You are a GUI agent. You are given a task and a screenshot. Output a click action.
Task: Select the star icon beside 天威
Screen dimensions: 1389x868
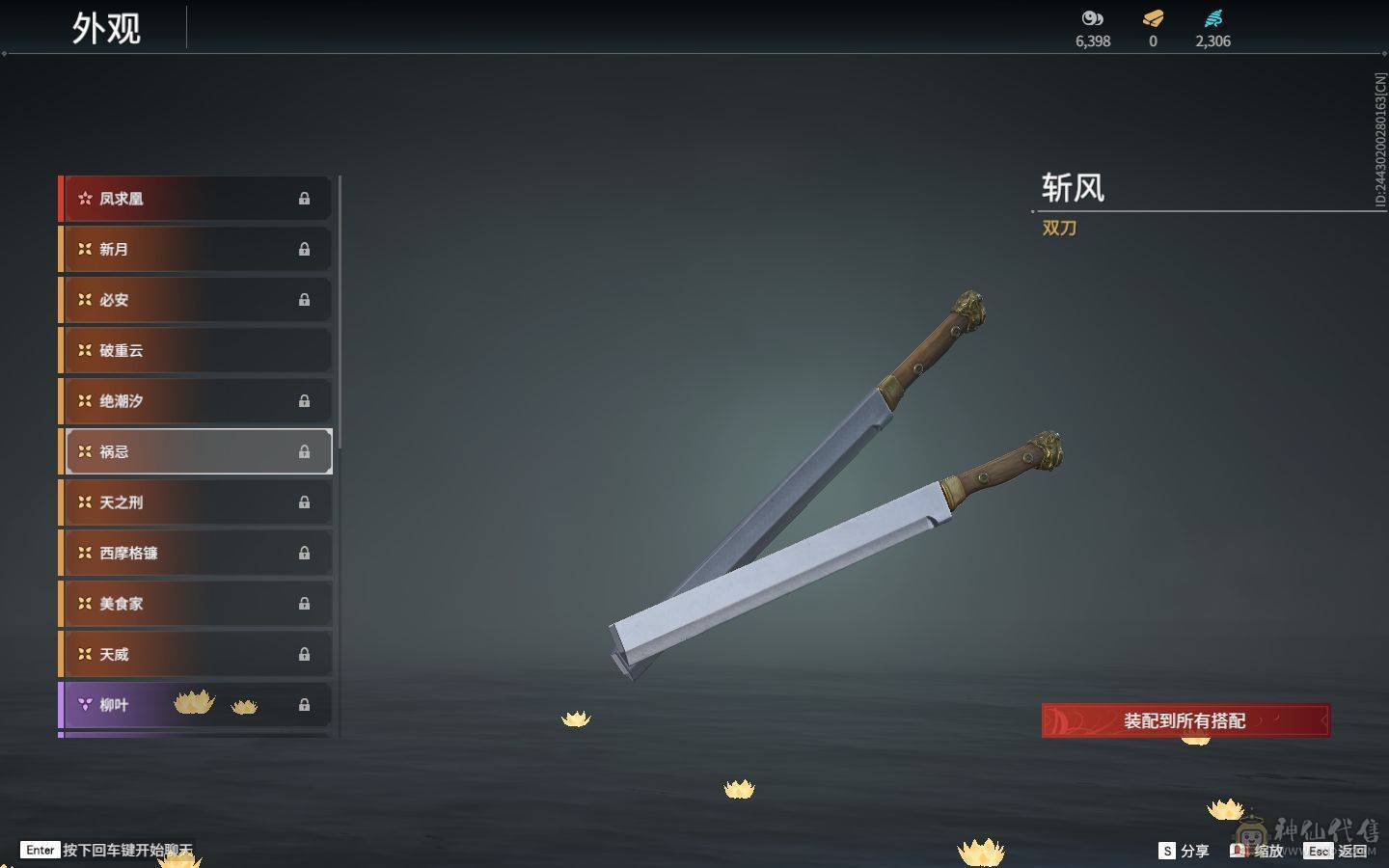coord(83,654)
